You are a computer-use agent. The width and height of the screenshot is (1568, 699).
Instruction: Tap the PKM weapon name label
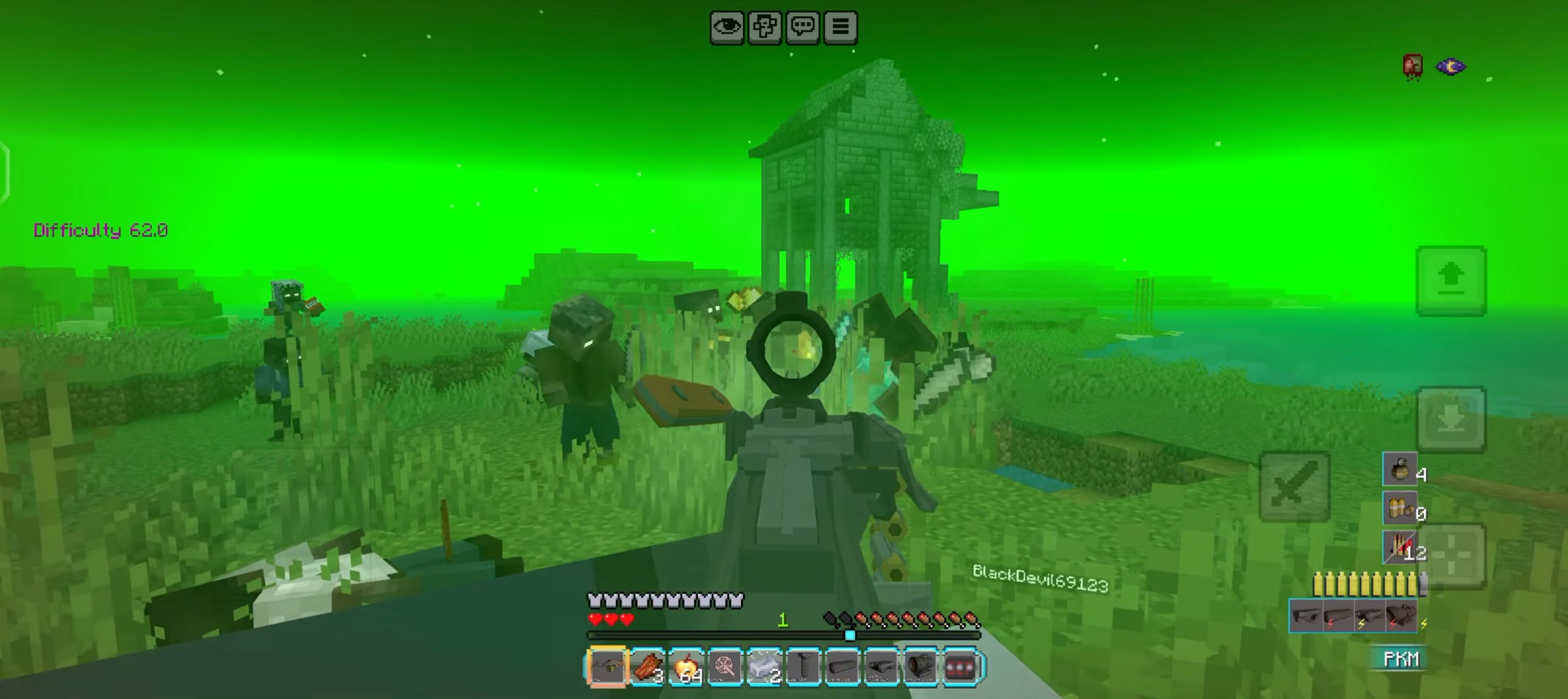pos(1401,659)
